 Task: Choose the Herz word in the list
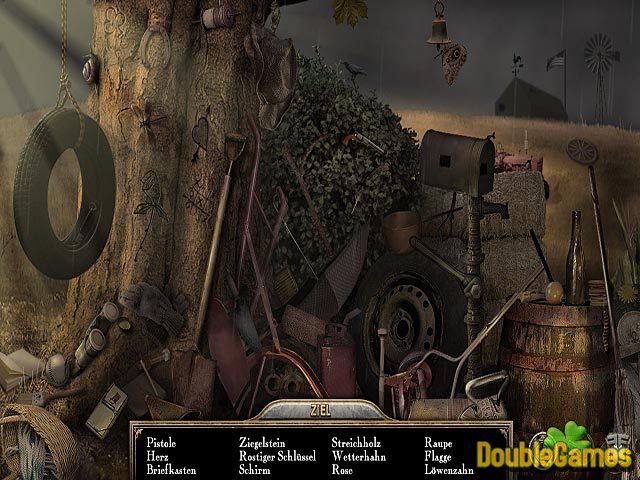pyautogui.click(x=157, y=454)
